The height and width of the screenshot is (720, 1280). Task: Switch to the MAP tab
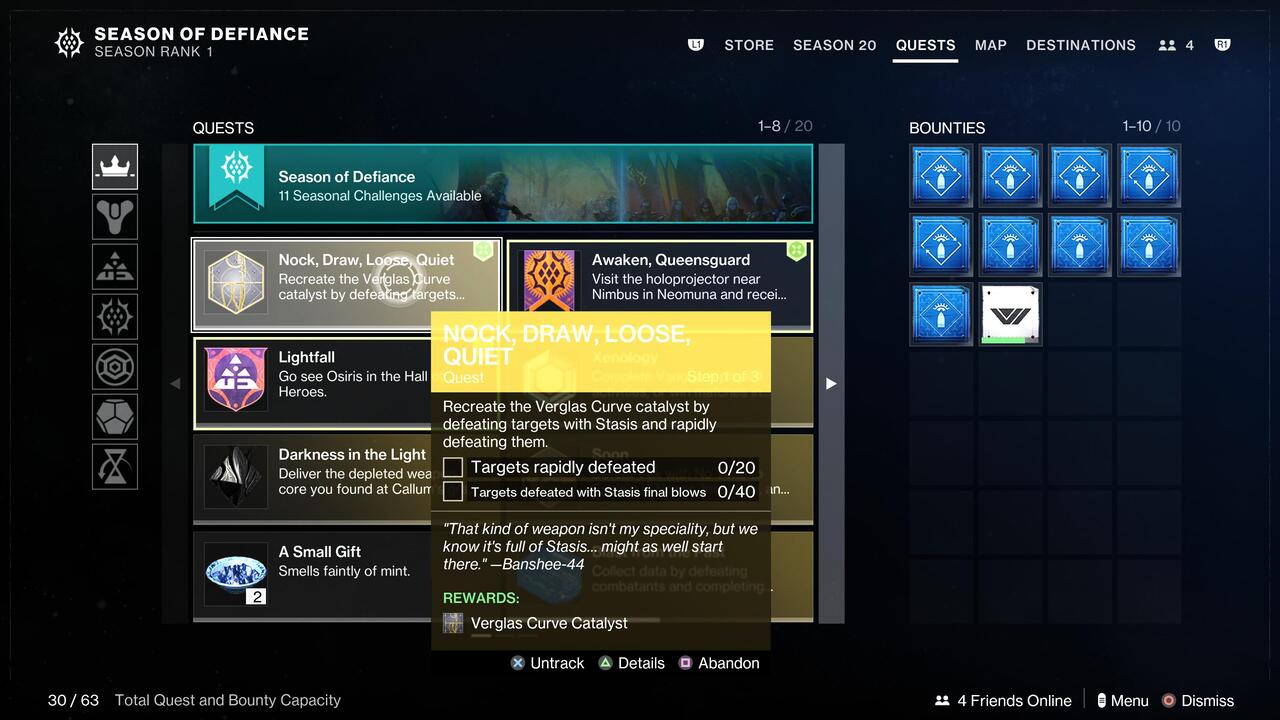[990, 45]
